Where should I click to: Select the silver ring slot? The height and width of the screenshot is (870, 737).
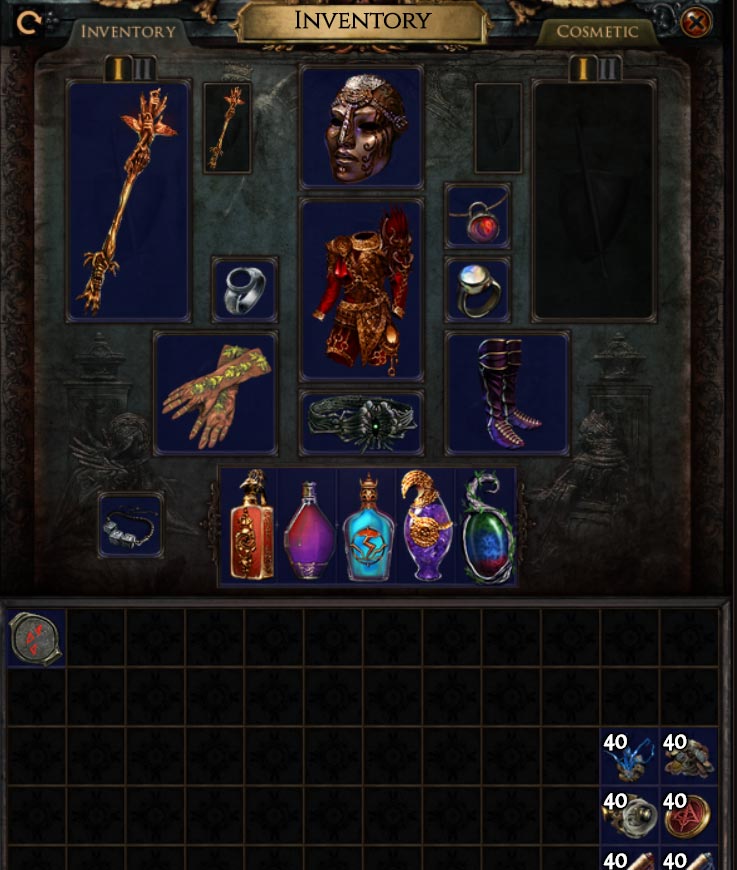[245, 290]
